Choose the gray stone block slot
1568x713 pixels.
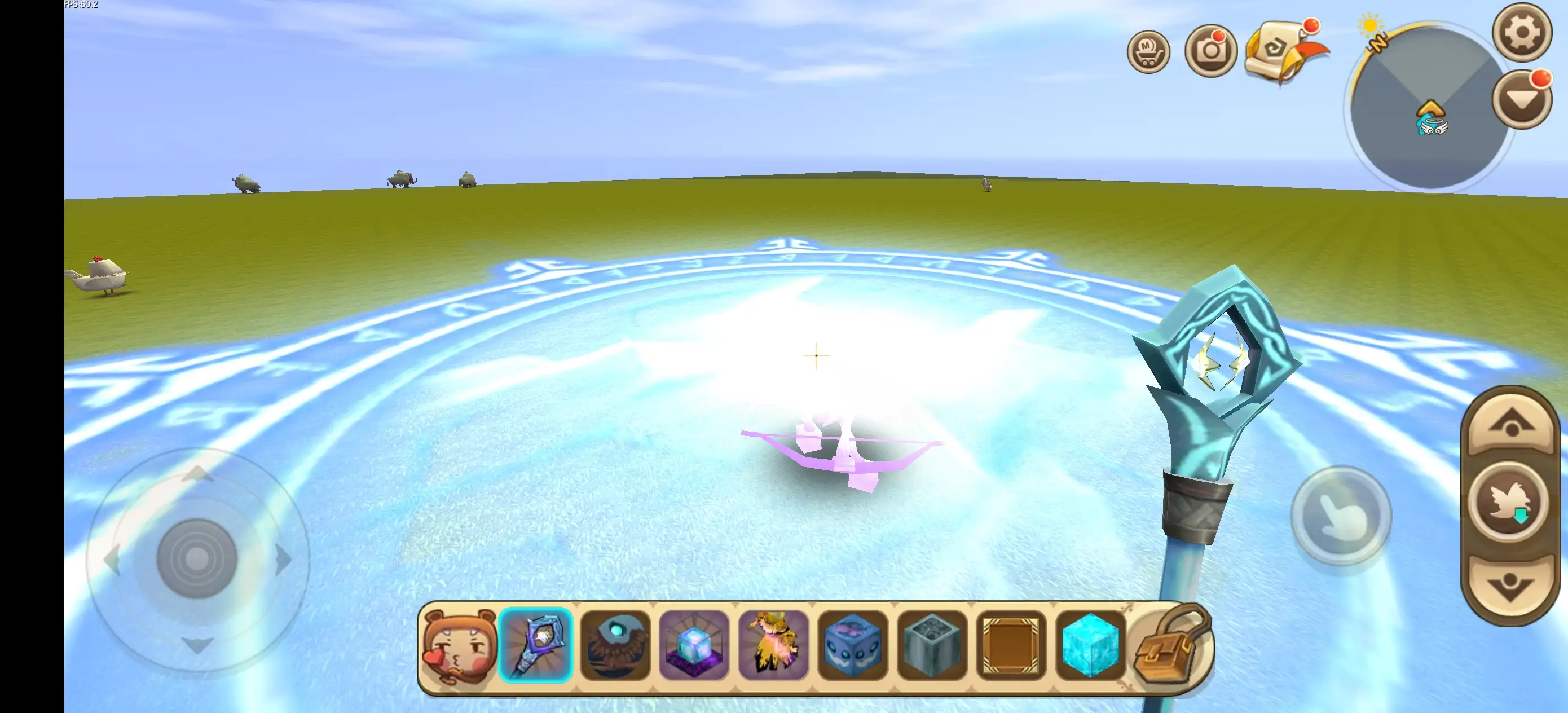(932, 645)
